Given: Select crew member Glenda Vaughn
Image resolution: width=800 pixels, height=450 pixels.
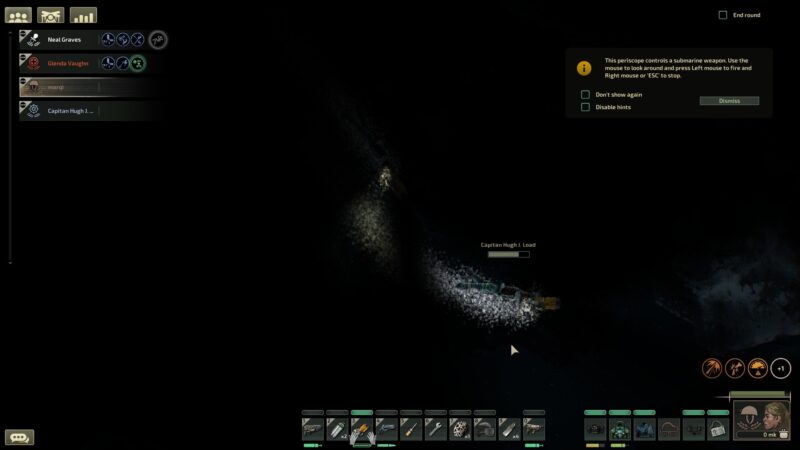Looking at the screenshot, I should (x=68, y=63).
